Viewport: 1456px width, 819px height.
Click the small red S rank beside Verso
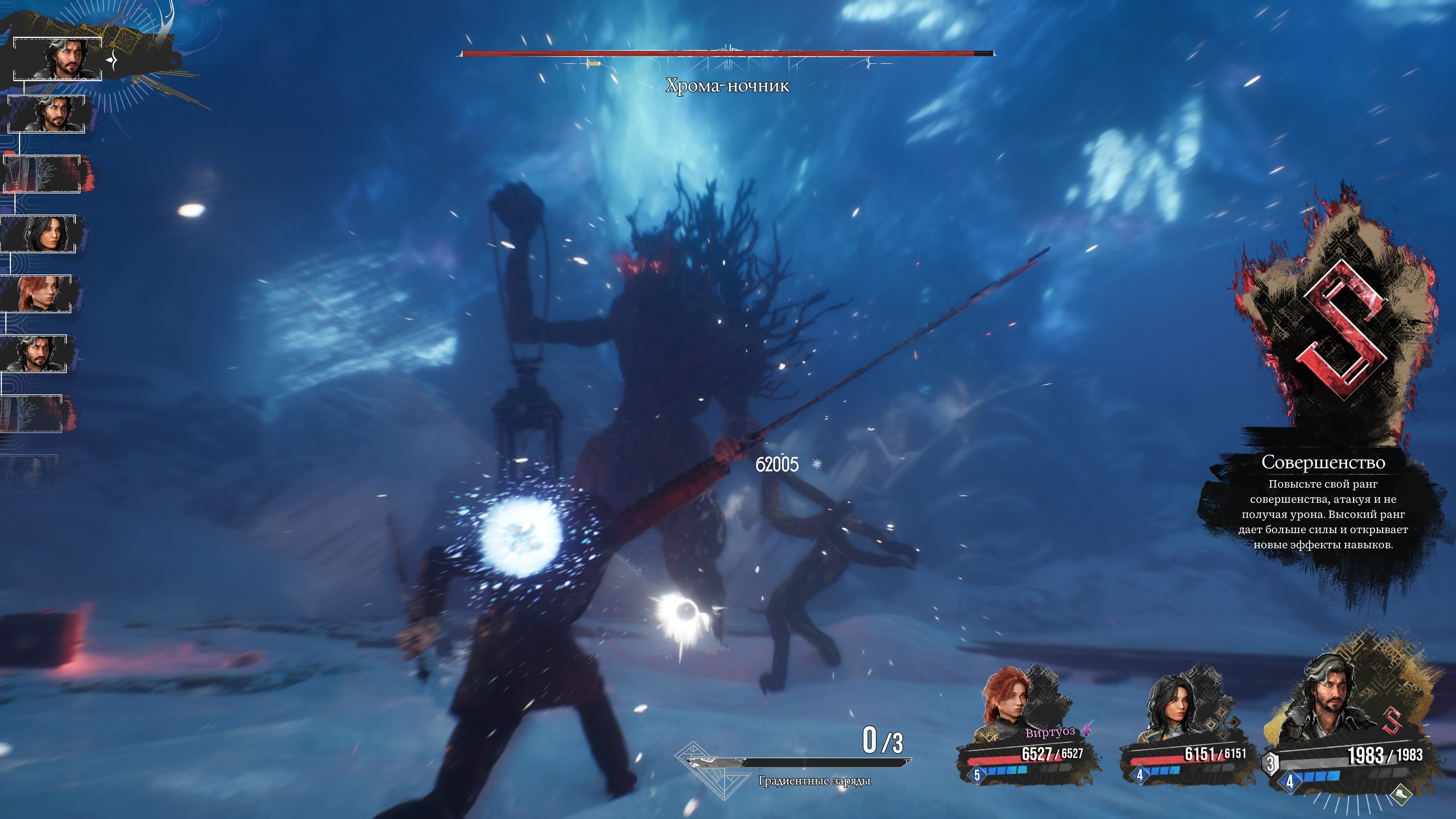[x=1392, y=721]
